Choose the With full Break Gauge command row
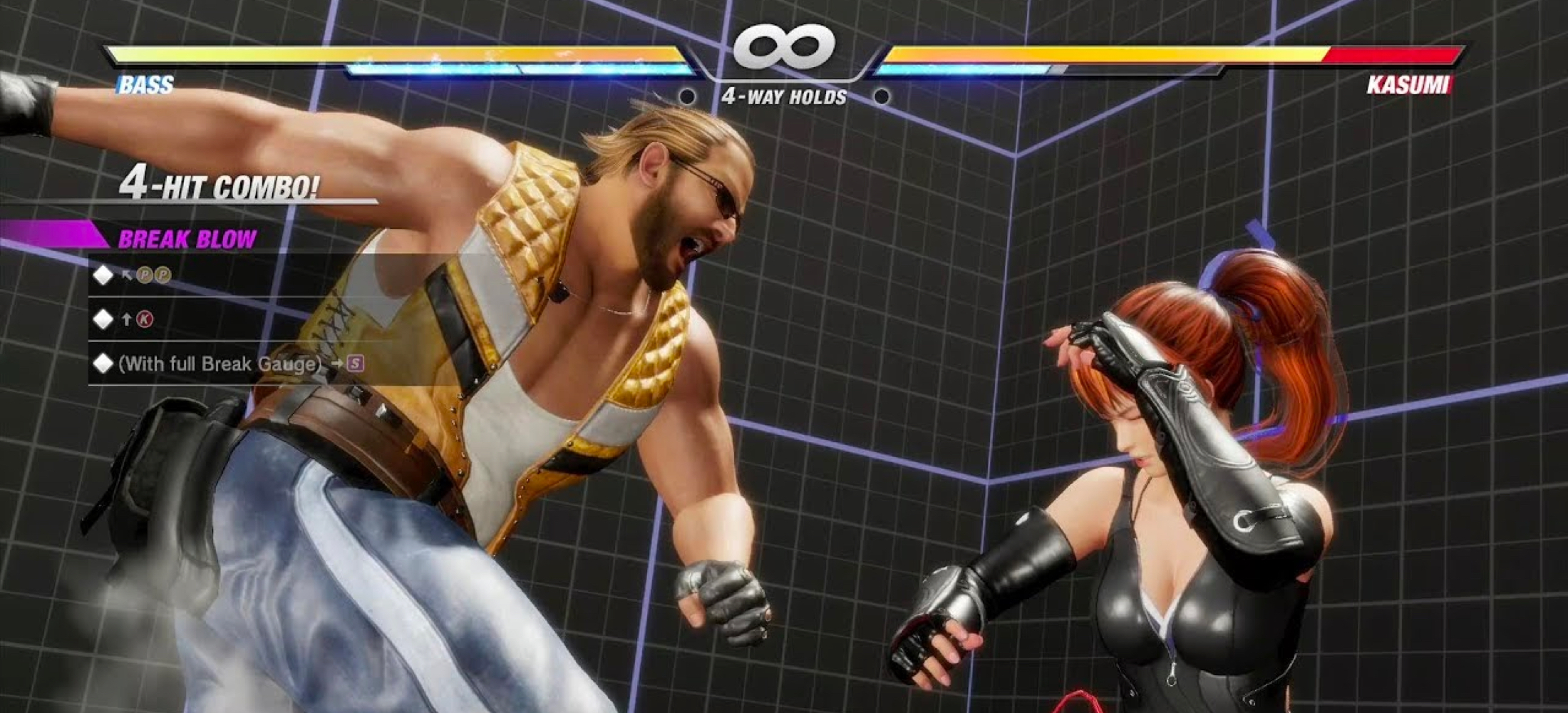Screen dimensions: 1568x713 (x=228, y=364)
